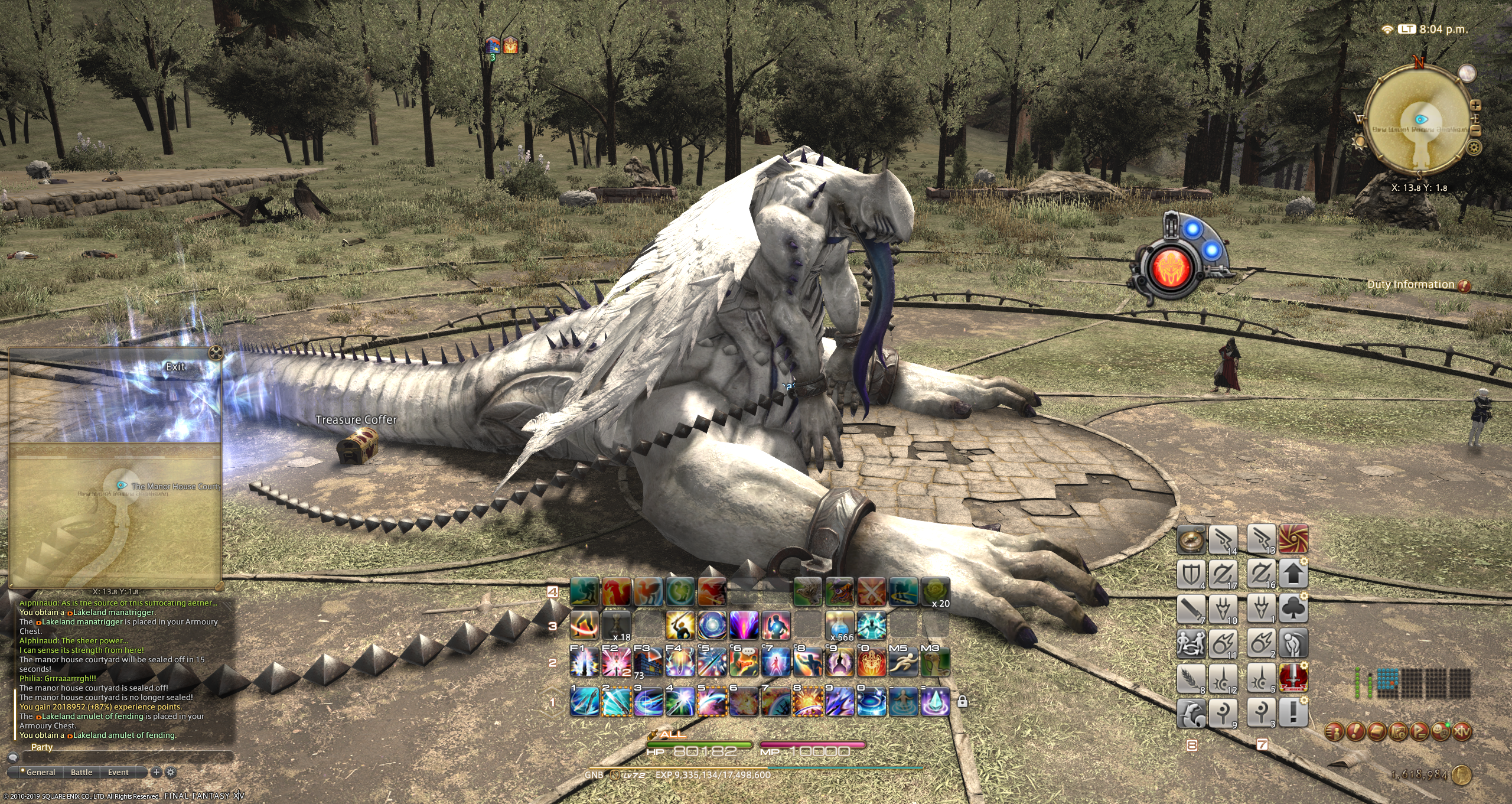
Task: Open the compass icon action
Action: click(1191, 539)
